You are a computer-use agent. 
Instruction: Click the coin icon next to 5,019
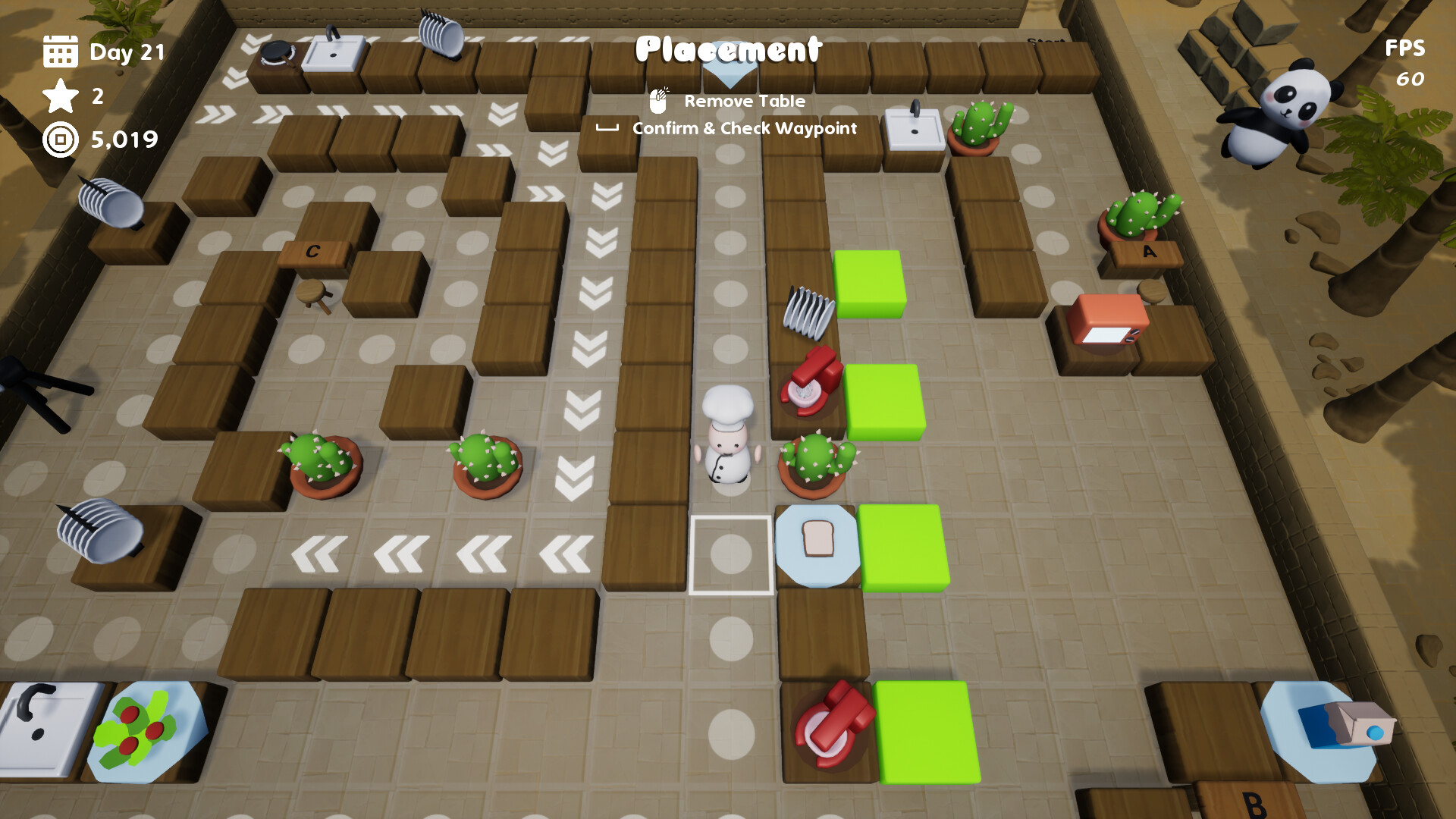tap(59, 140)
